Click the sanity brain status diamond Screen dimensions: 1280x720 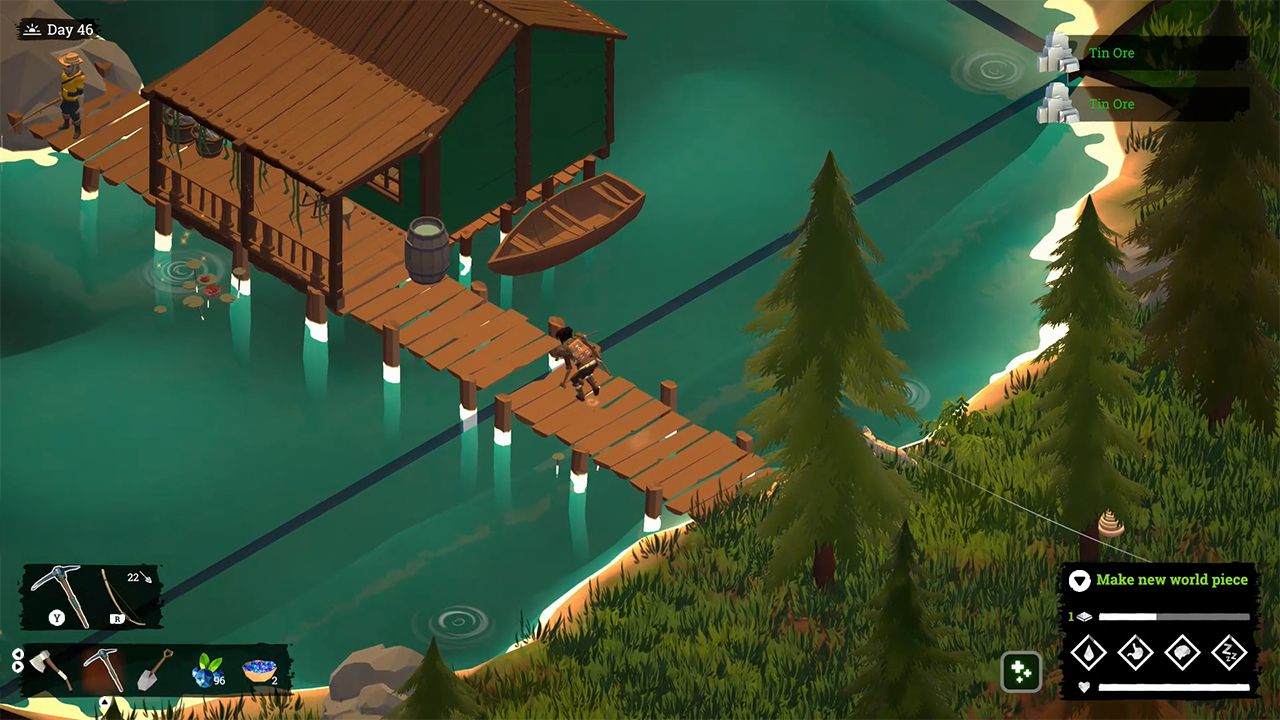1184,652
